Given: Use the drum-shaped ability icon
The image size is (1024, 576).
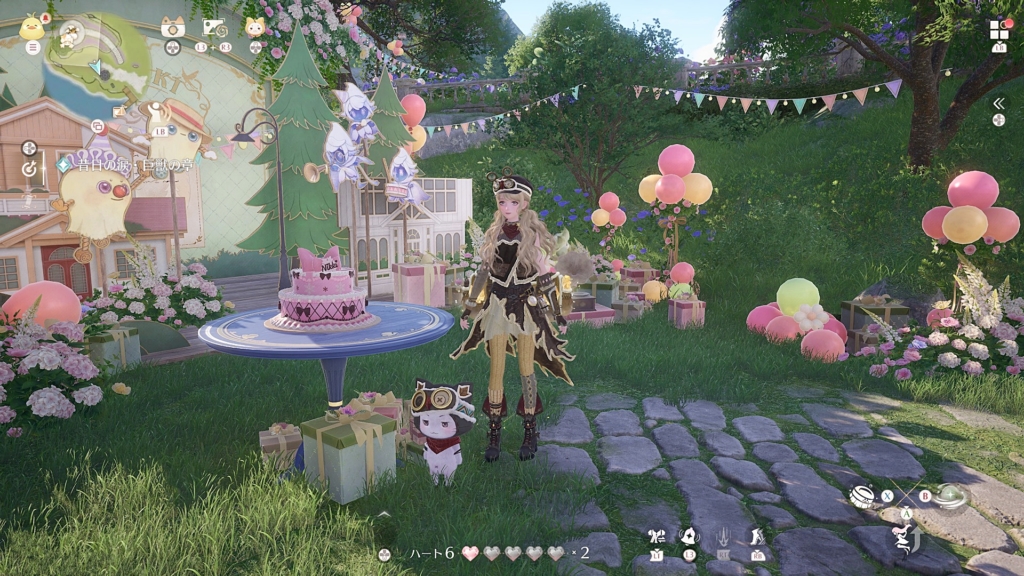Looking at the screenshot, I should (863, 495).
